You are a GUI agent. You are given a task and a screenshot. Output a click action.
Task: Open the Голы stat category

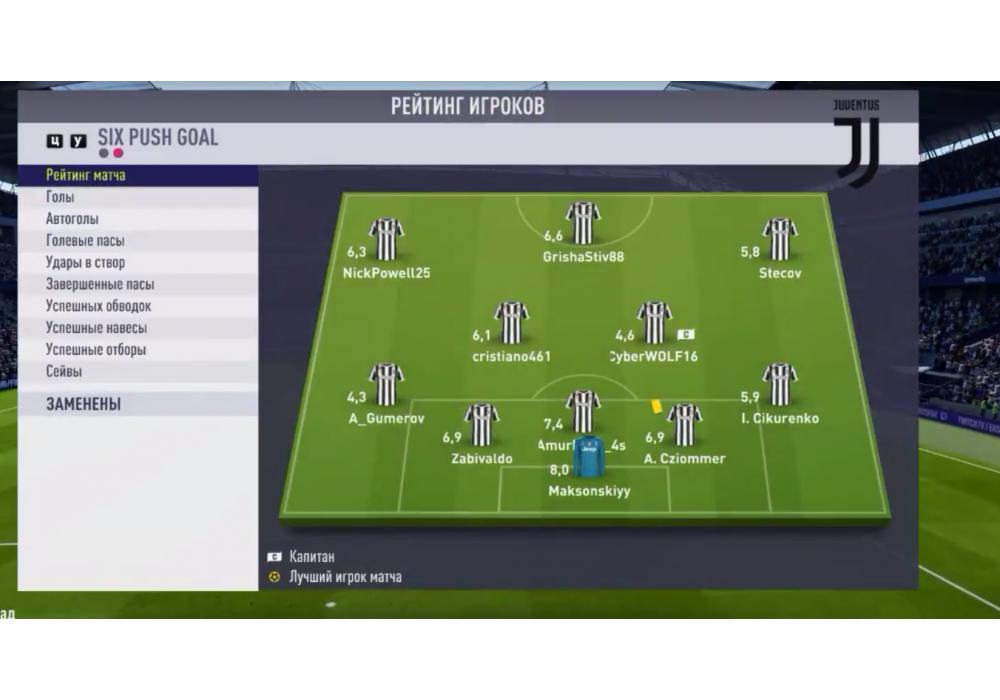[x=60, y=198]
